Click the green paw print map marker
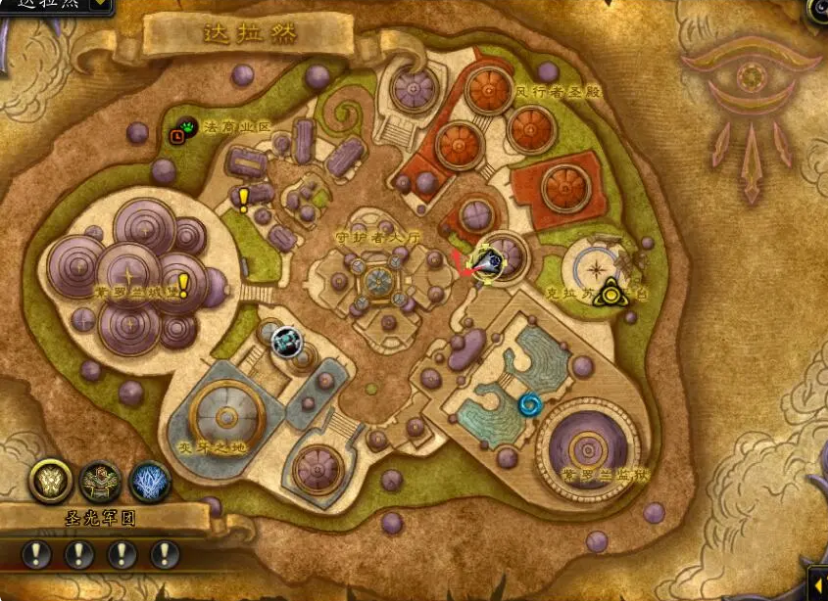Screen dimensions: 828x601 click(189, 126)
